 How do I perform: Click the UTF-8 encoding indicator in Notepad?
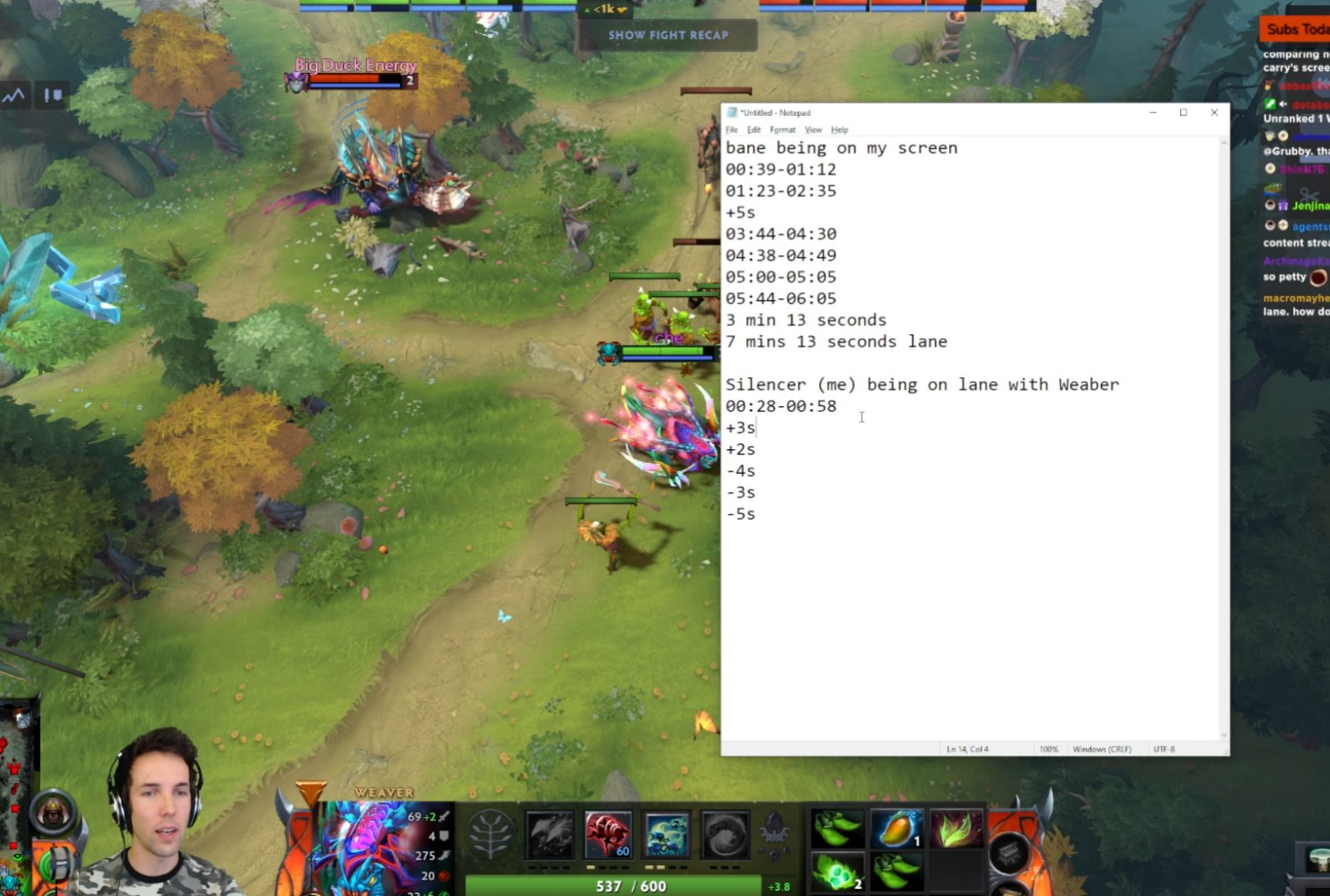pos(1165,749)
